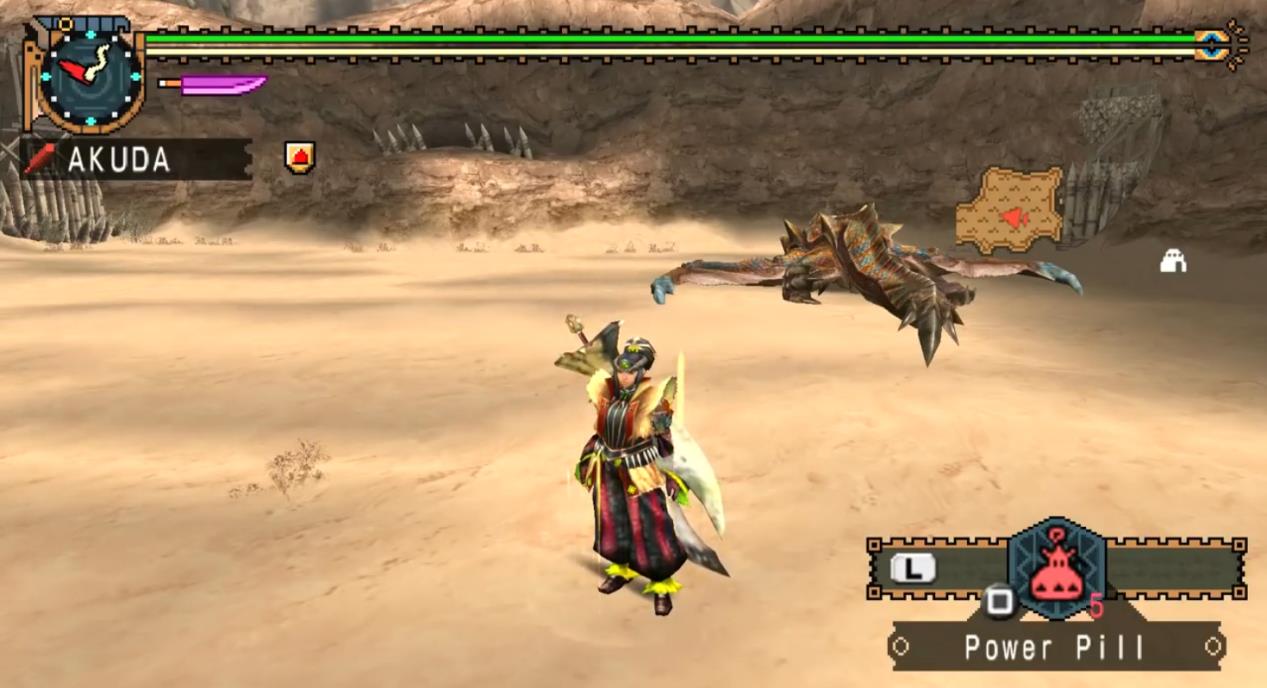
Task: Click the Power Pill name label
Action: [x=1055, y=647]
